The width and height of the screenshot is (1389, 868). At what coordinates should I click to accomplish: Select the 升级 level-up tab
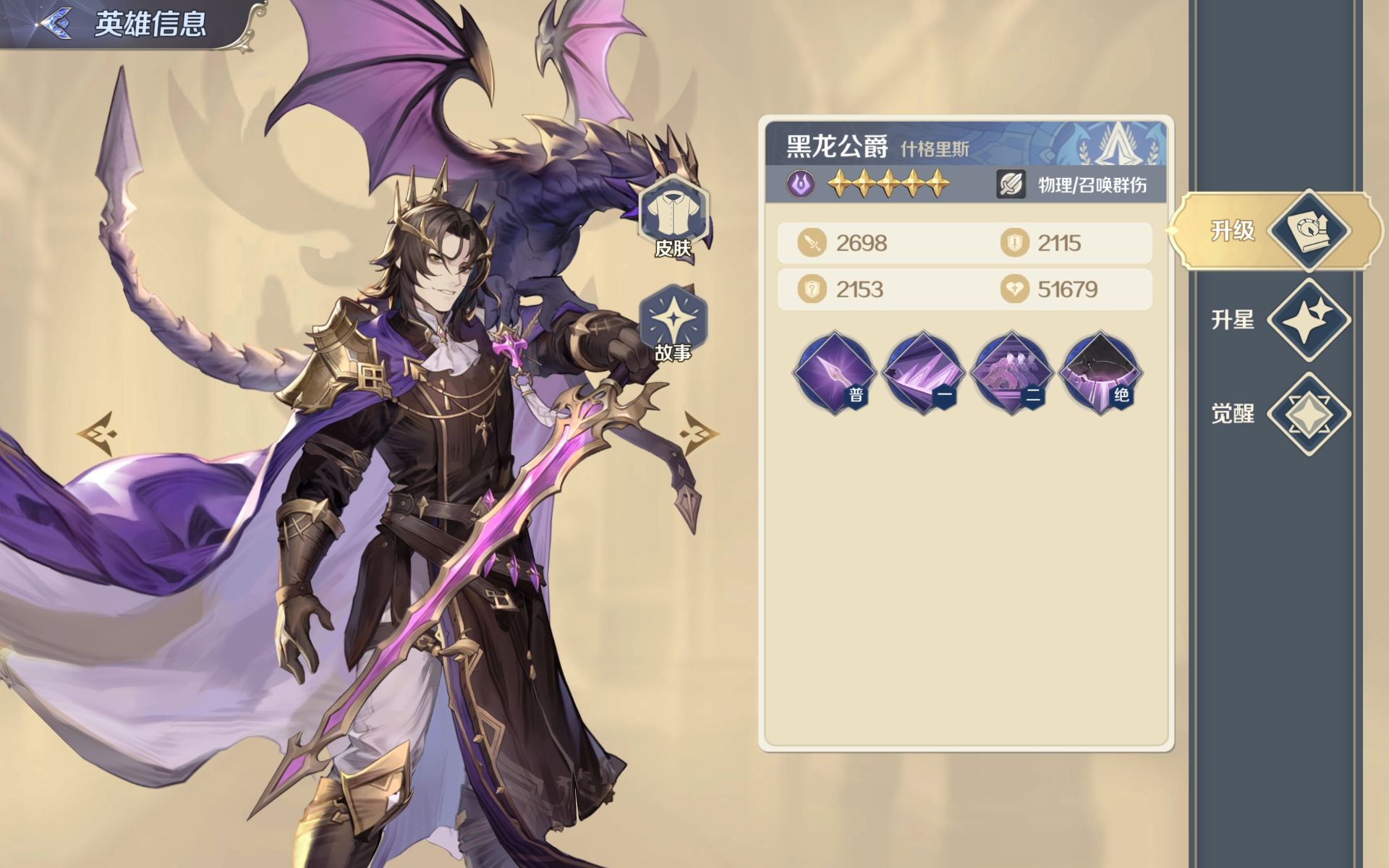[x=1277, y=231]
